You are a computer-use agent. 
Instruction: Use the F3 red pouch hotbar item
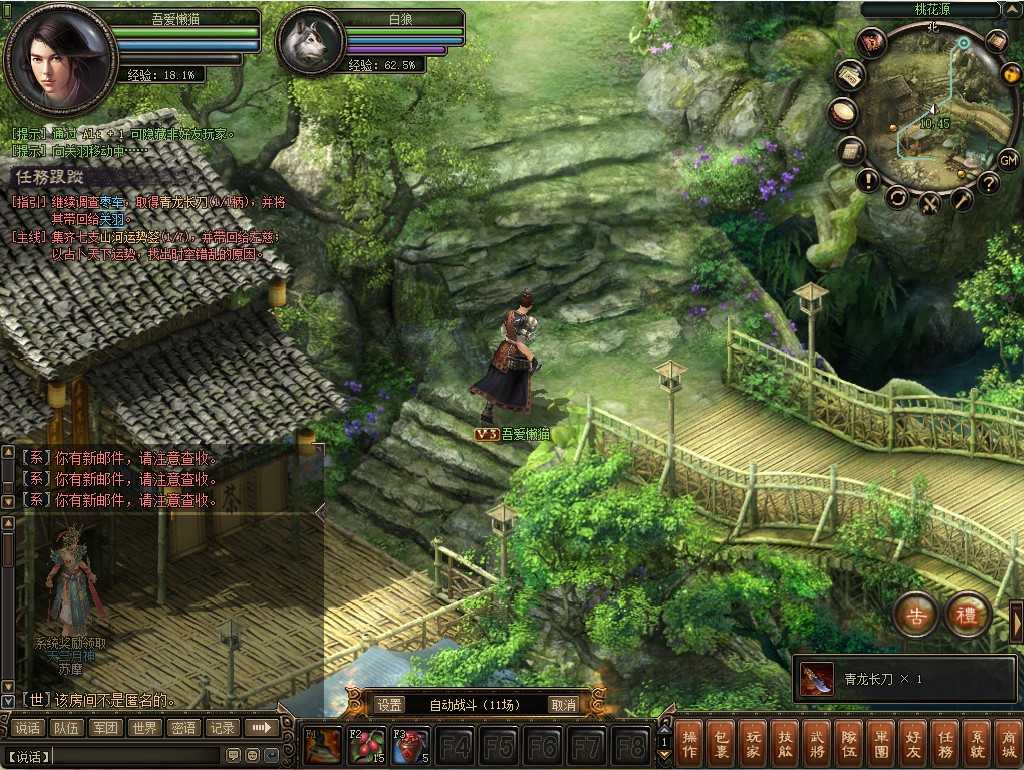pos(410,746)
